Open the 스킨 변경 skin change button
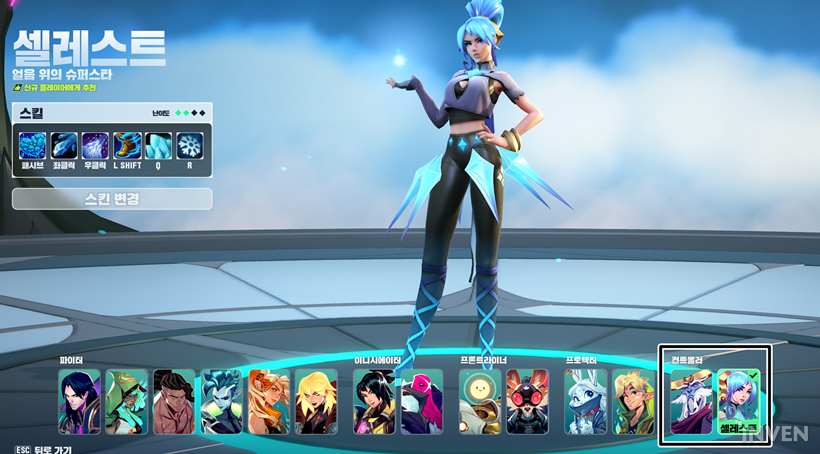Screen dimensions: 820x454 [x=112, y=199]
